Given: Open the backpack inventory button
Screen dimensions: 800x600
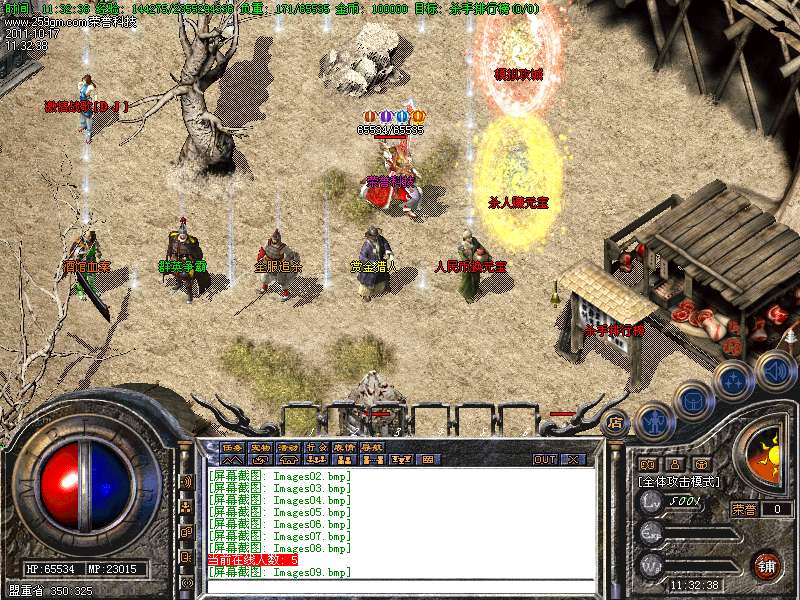Looking at the screenshot, I should [692, 400].
